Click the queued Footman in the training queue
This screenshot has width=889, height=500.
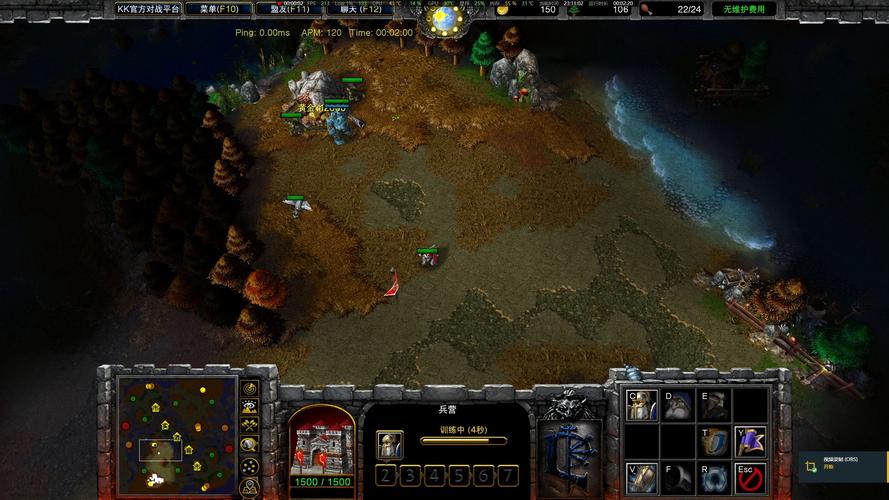[390, 444]
